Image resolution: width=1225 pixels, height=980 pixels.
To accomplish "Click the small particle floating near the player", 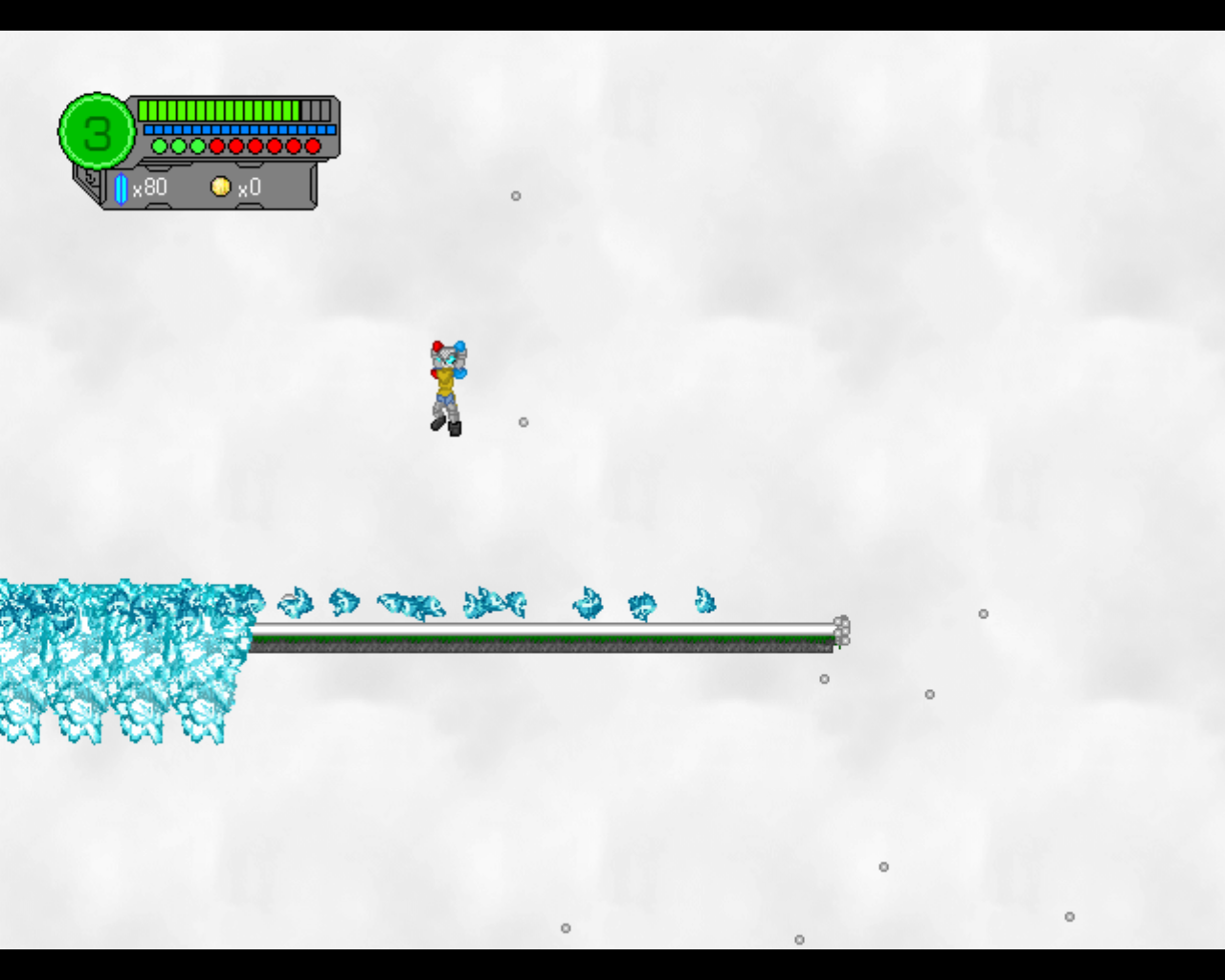I will point(523,421).
